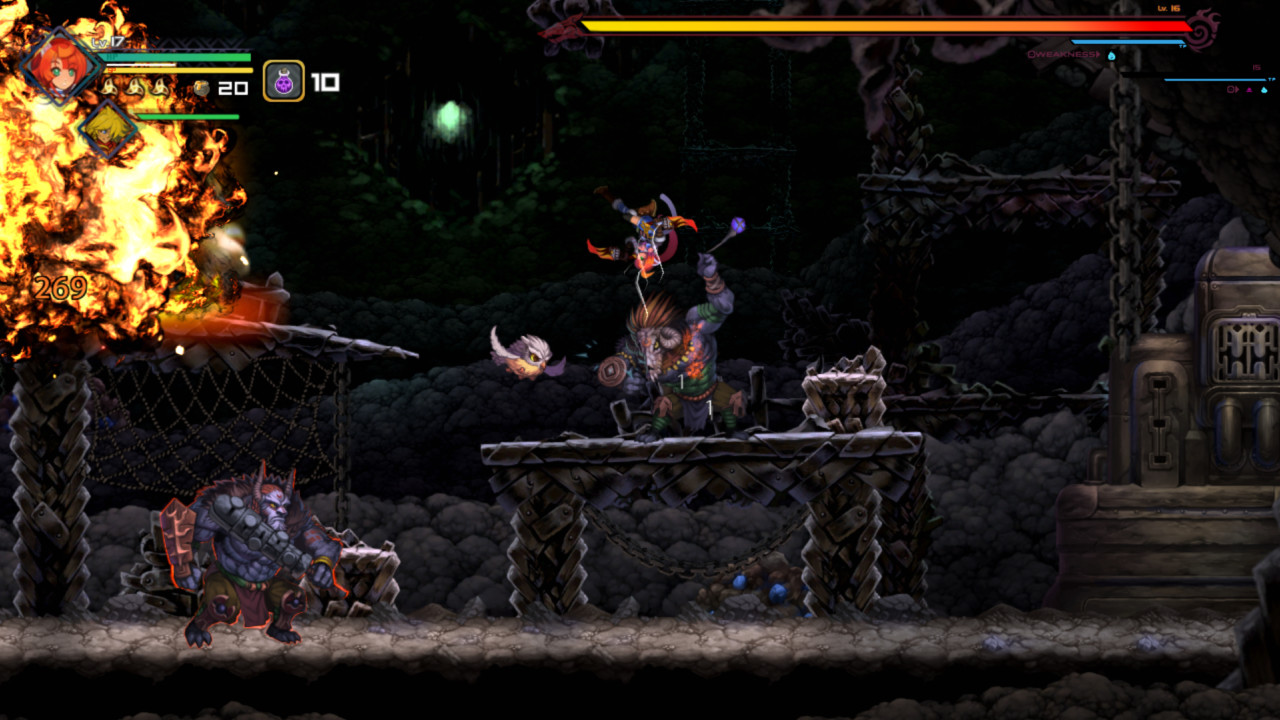Click the WEAKNESS indicator label
The image size is (1280, 720).
(x=1063, y=54)
